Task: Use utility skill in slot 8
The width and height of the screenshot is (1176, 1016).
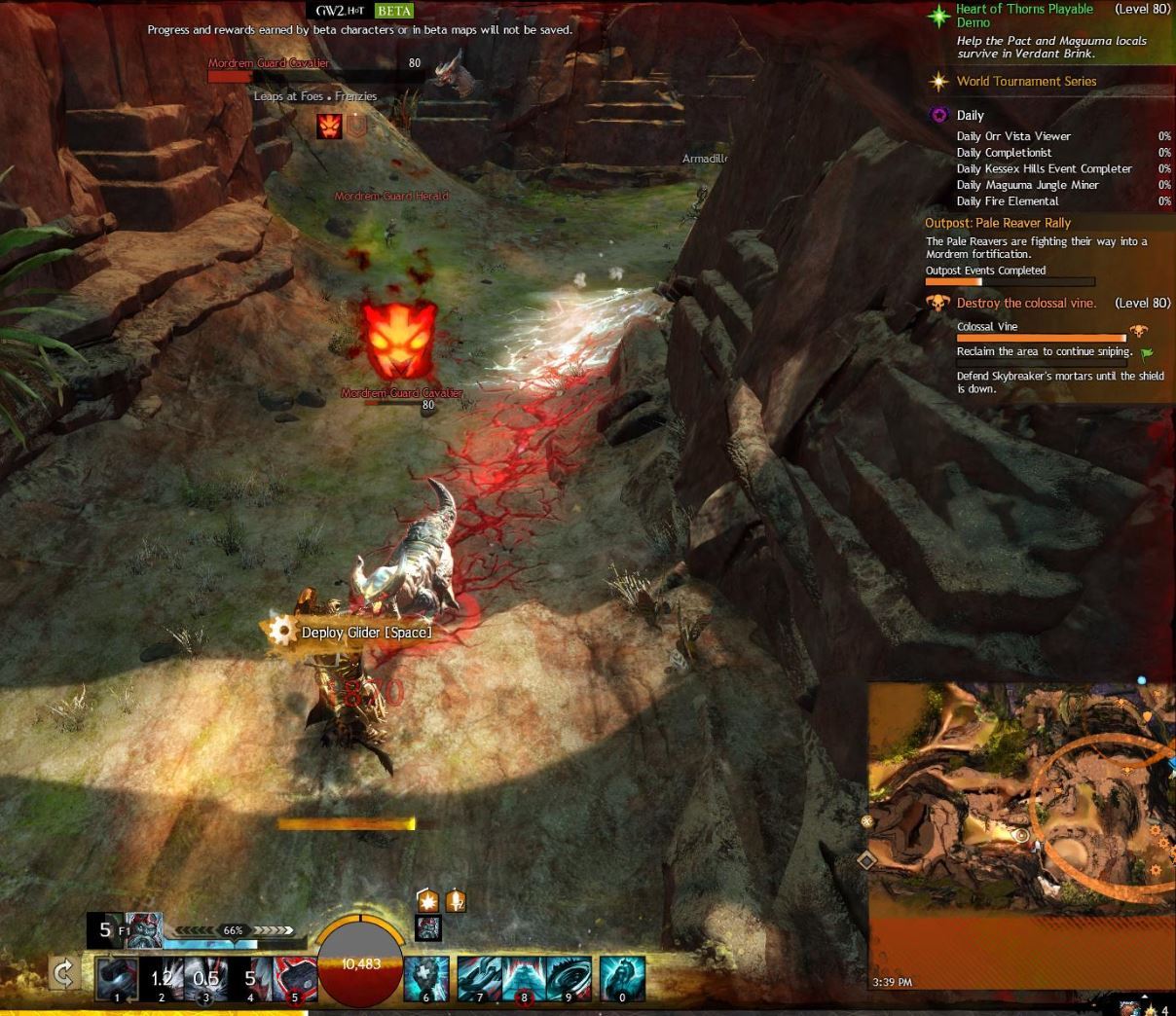Action: [524, 977]
